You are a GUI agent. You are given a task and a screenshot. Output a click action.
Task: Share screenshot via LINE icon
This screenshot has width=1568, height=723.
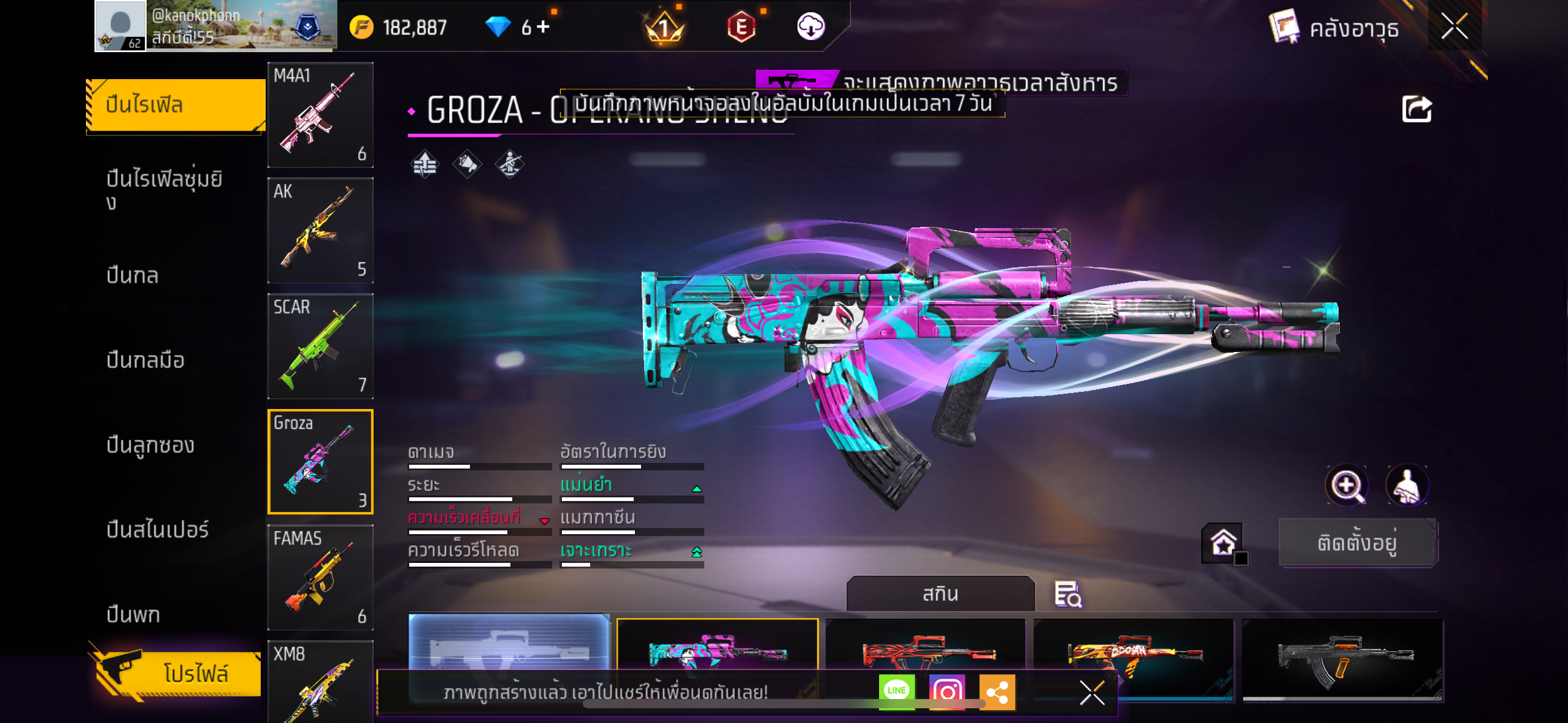pos(896,691)
